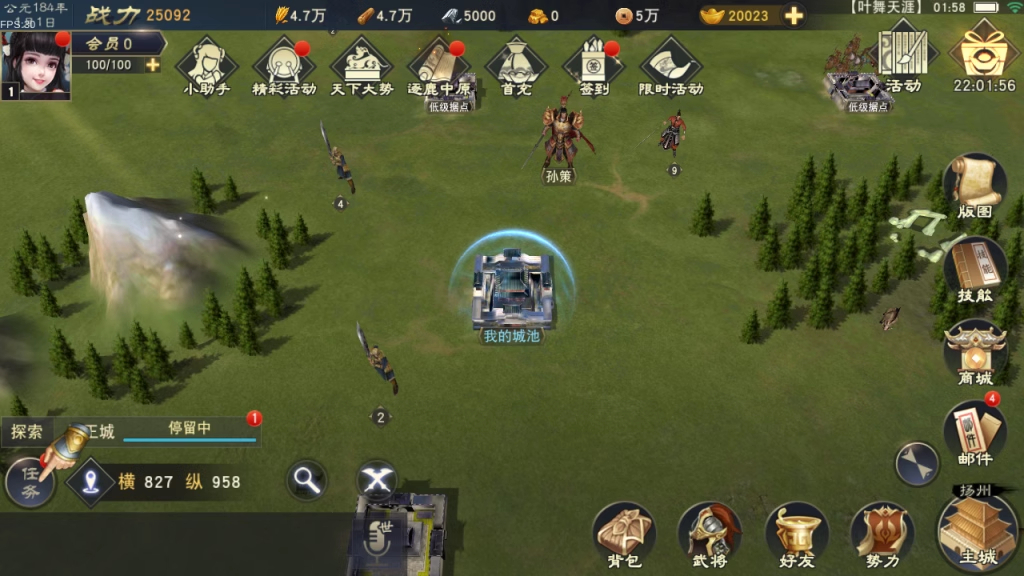Open 限时活动 limited-time events
Viewport: 1024px width, 576px height.
[671, 63]
